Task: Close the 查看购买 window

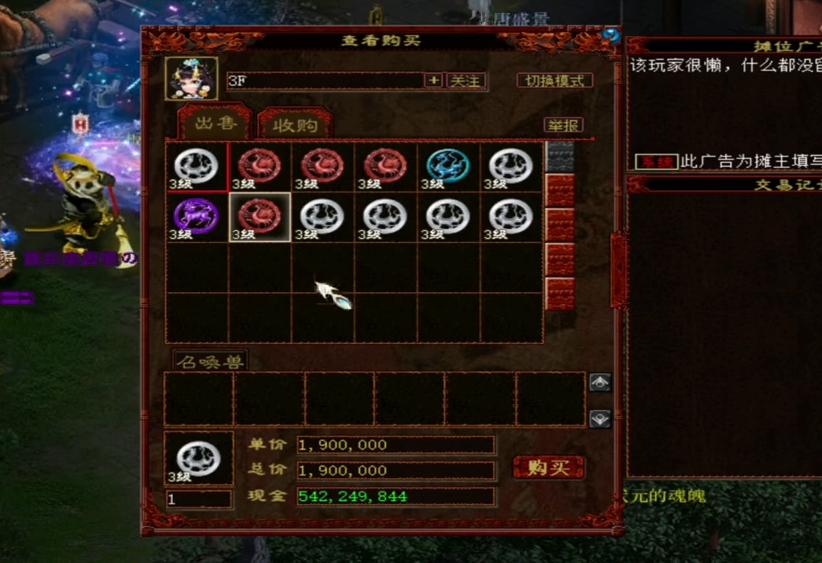Action: (612, 37)
